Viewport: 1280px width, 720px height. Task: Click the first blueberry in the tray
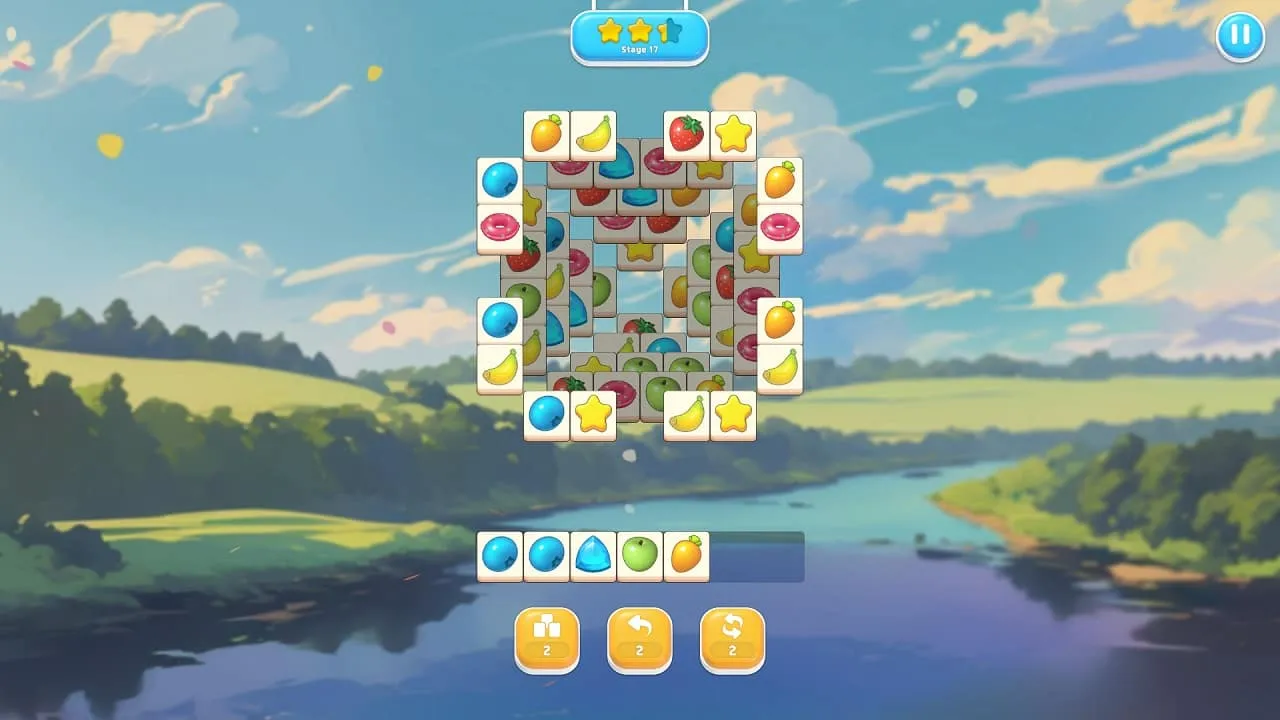[x=501, y=556]
